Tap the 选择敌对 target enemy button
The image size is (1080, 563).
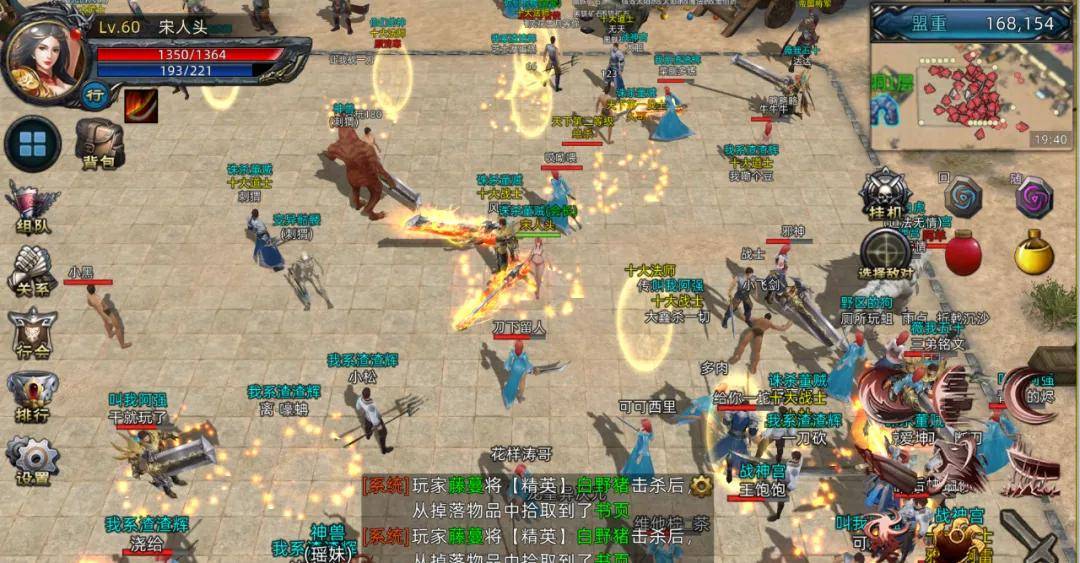pos(885,253)
